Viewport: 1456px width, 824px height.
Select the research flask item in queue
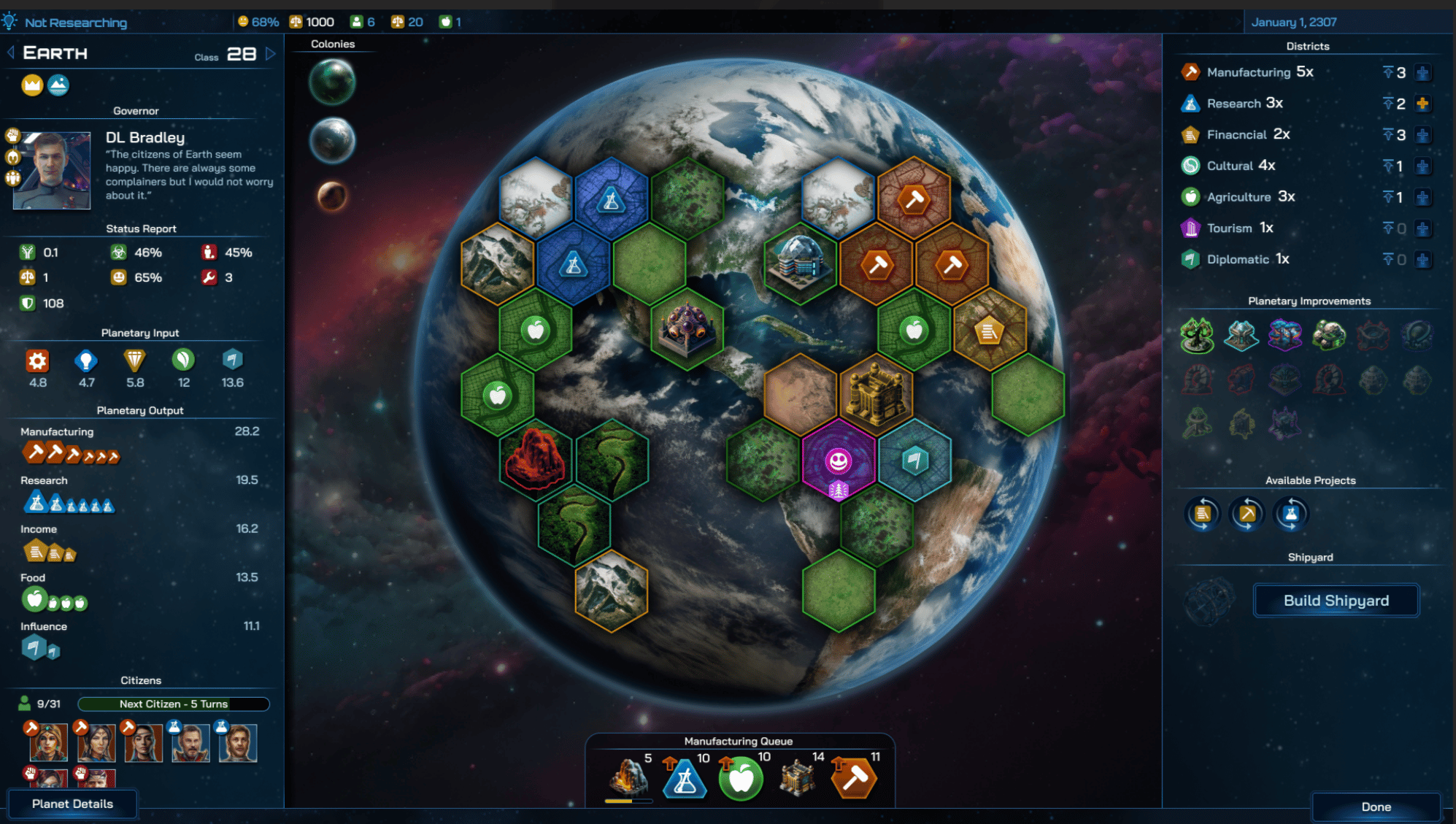tap(685, 779)
